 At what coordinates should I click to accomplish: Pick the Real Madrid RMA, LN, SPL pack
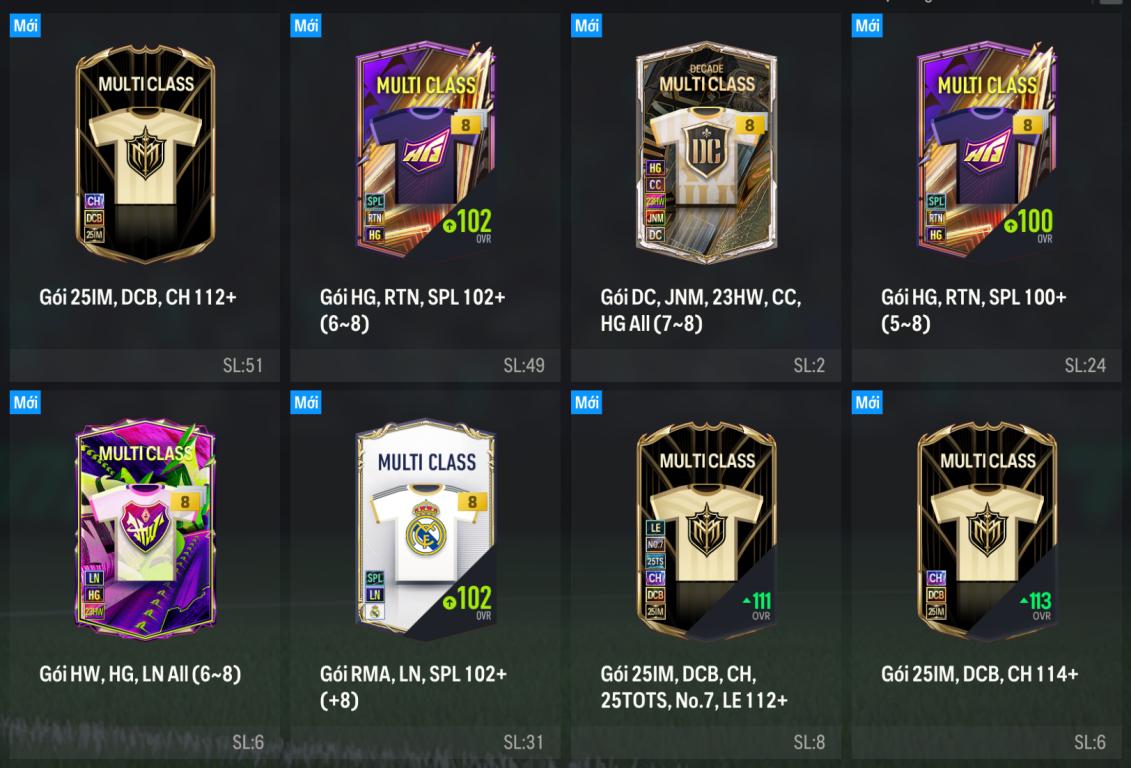[x=425, y=530]
